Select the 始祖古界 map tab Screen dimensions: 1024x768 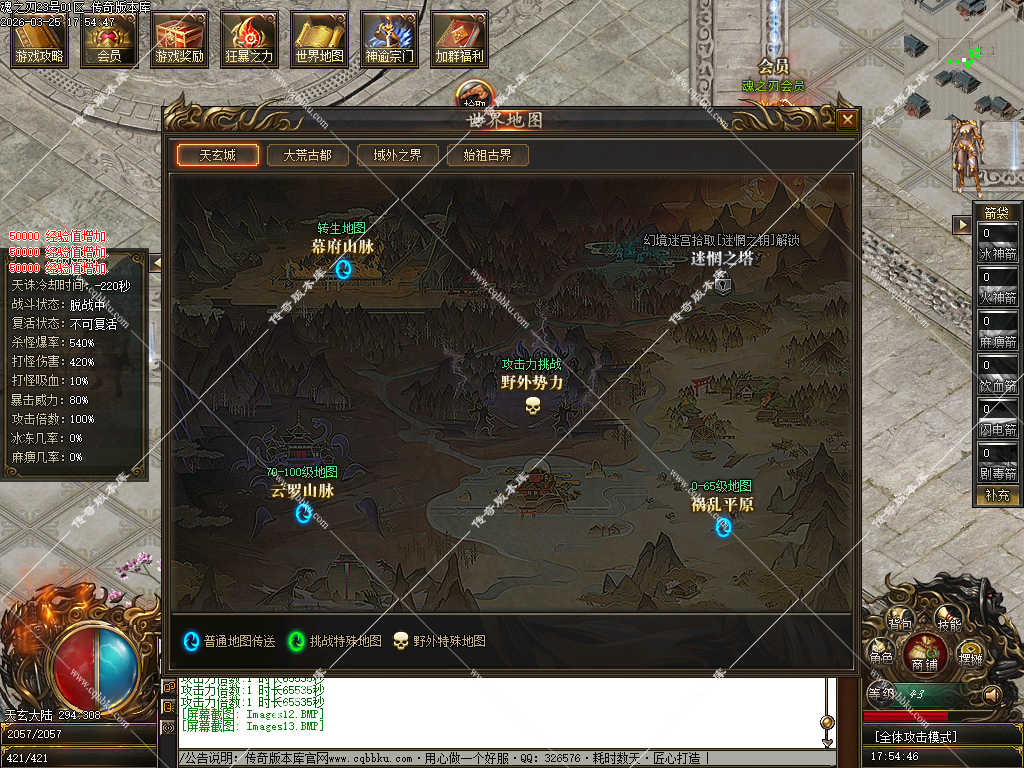[x=487, y=155]
